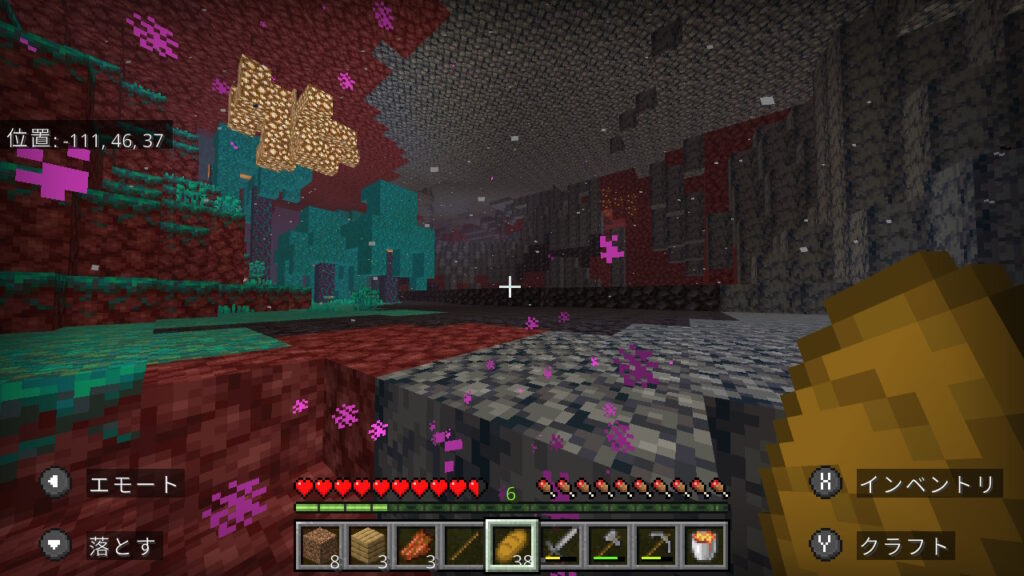Choose the oak planks stack

click(x=365, y=546)
